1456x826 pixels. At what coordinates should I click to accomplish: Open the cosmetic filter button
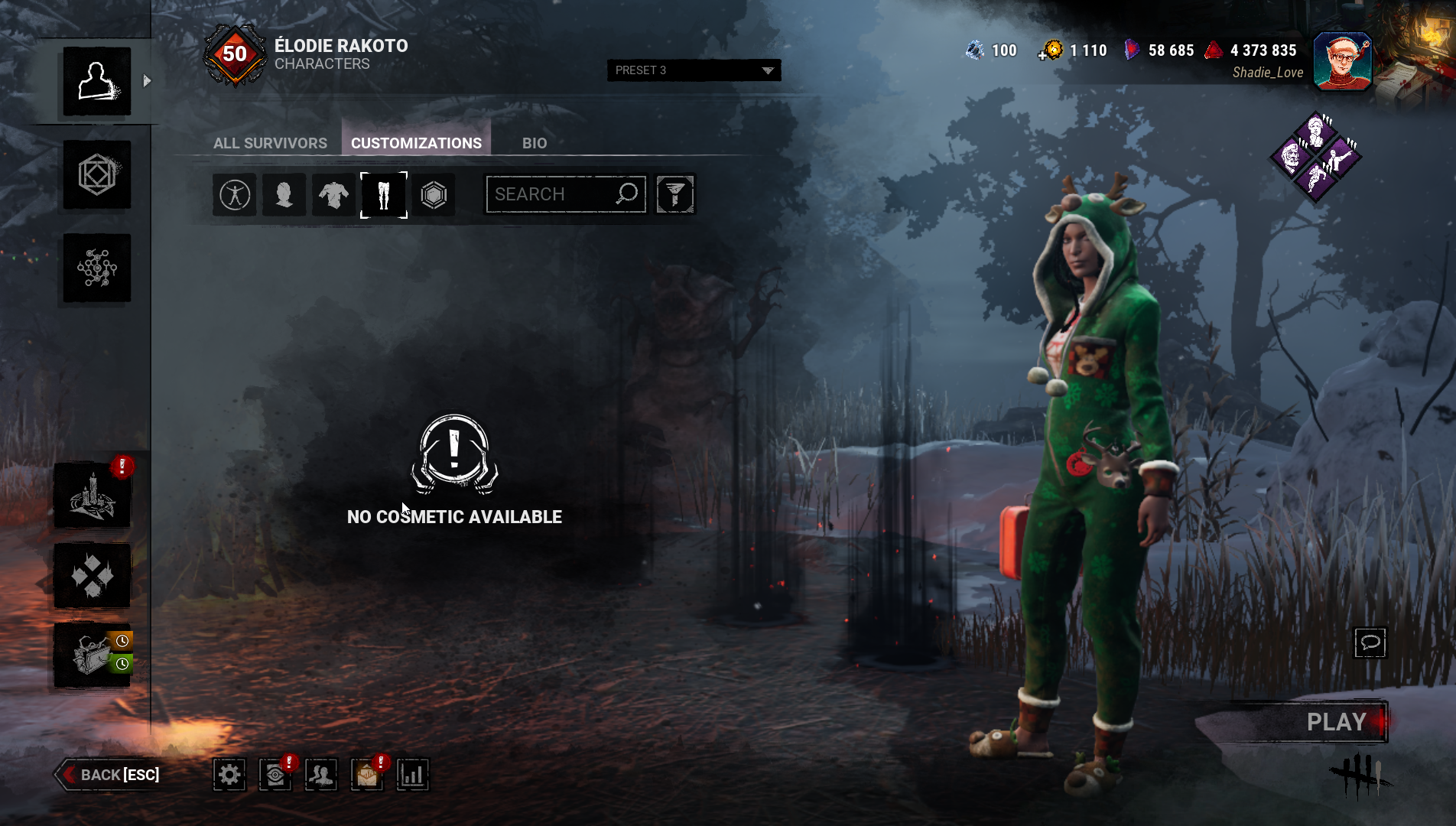click(x=675, y=194)
